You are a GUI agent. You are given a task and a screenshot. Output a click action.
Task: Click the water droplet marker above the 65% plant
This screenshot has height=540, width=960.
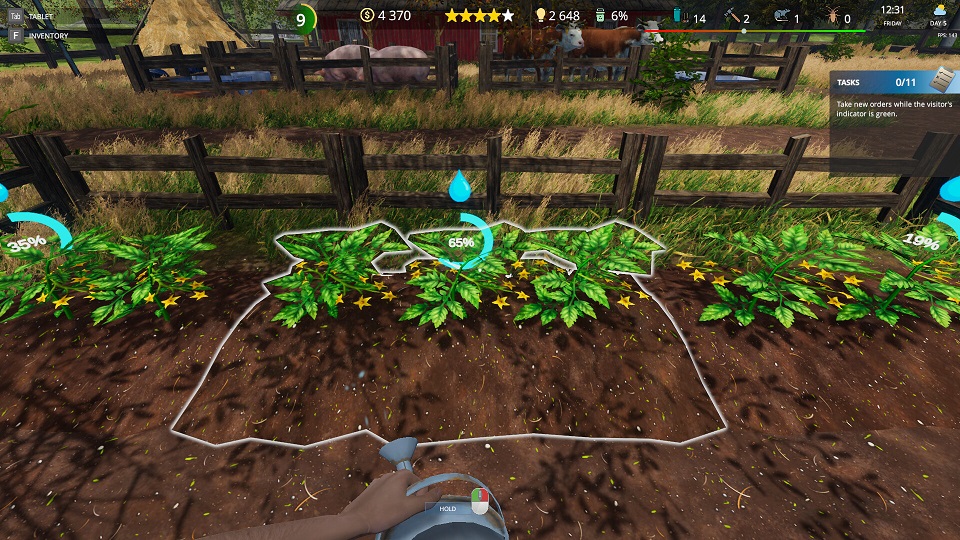coord(460,186)
